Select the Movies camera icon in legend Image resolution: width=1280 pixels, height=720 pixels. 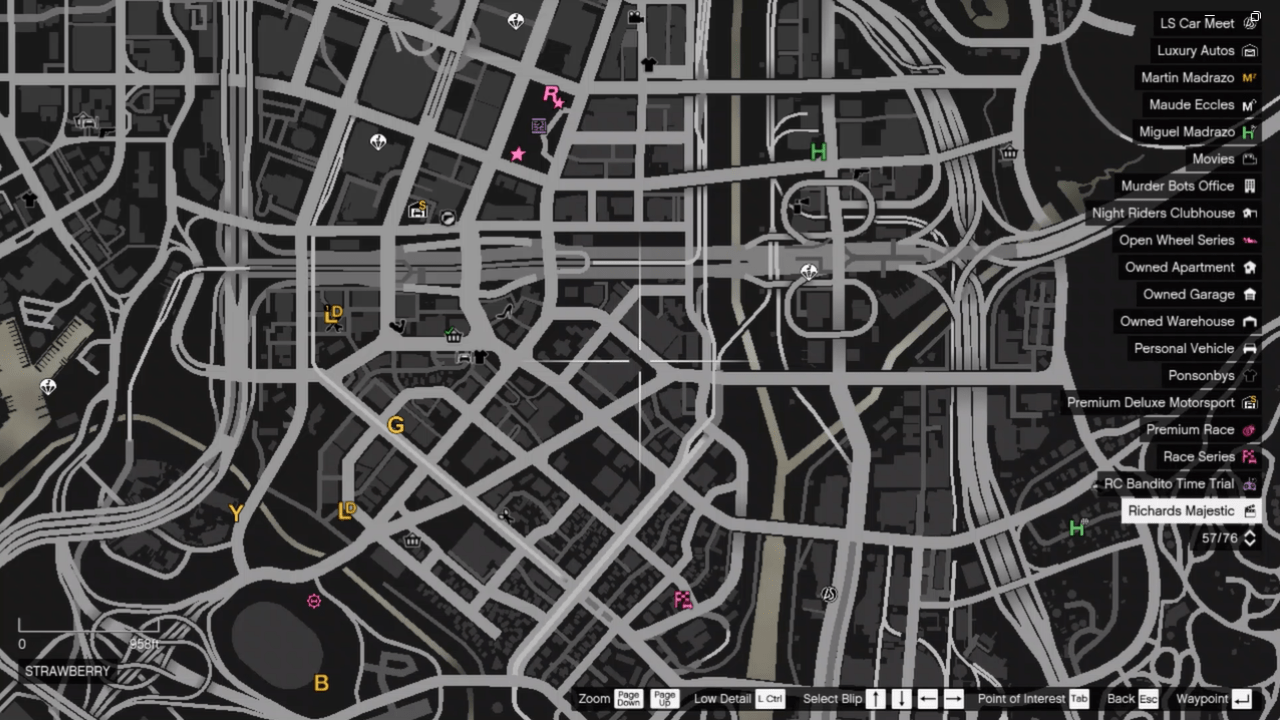[1248, 158]
